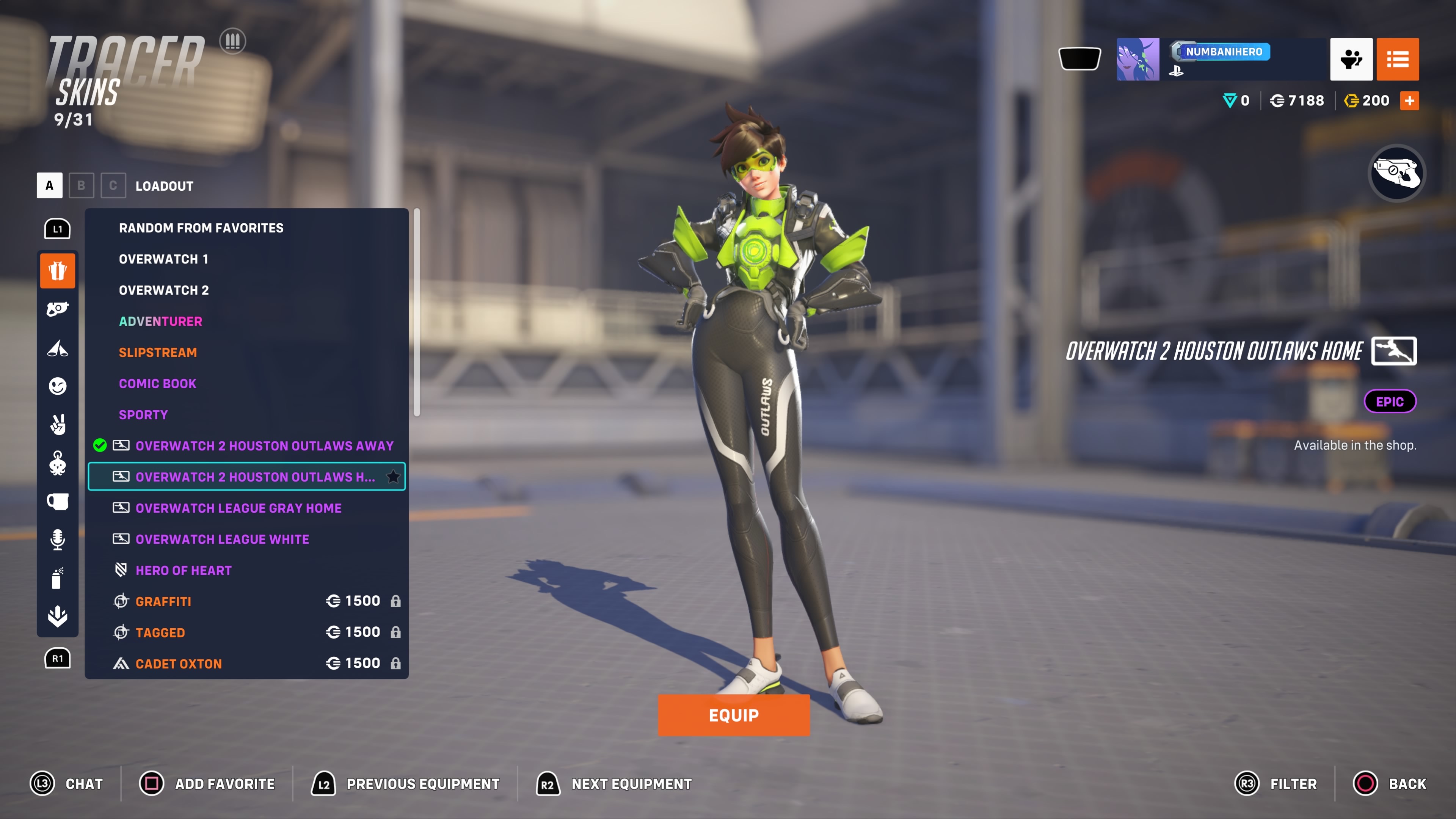Choose the Comic Book skin

157,383
